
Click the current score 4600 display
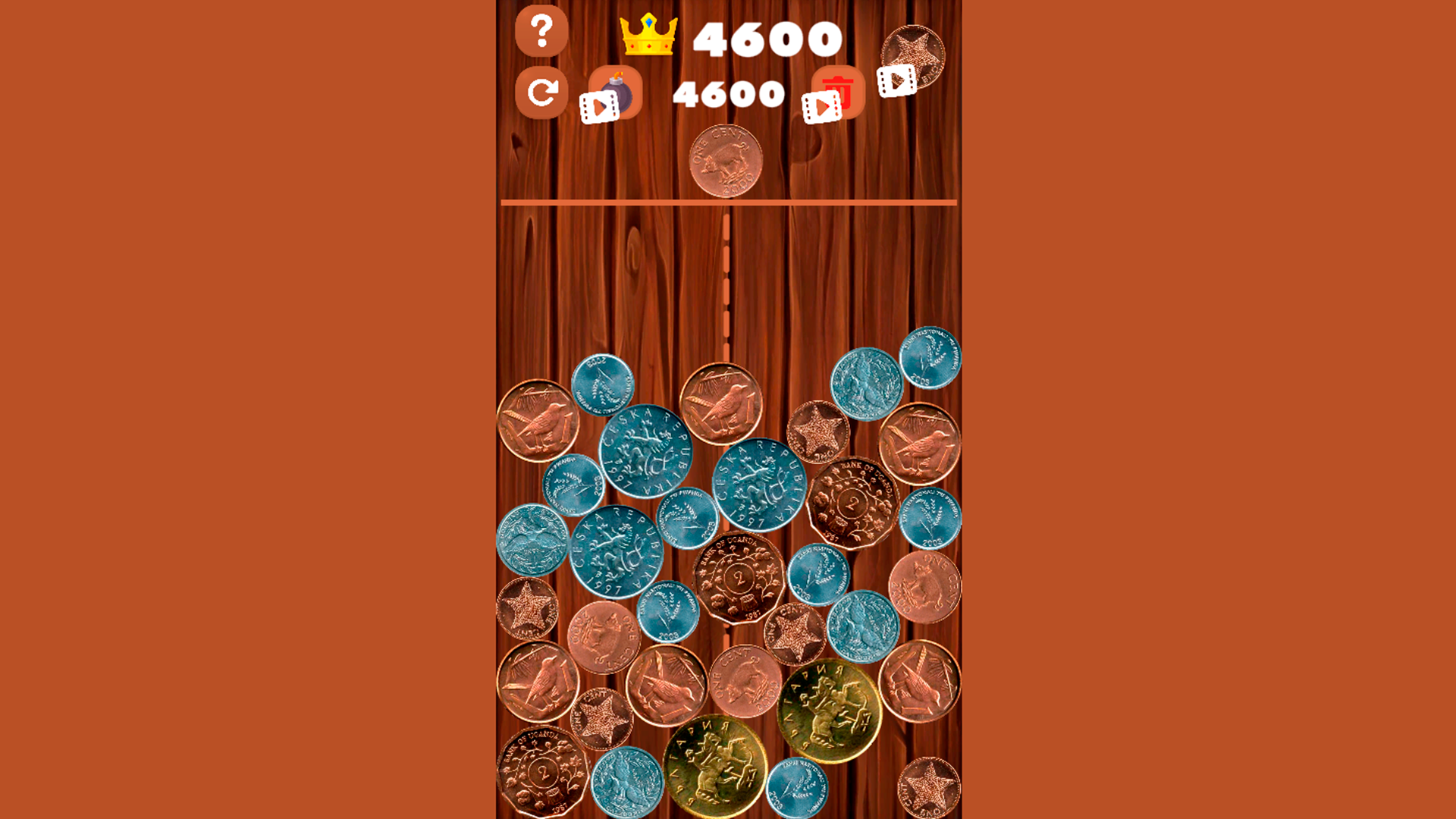click(x=728, y=94)
